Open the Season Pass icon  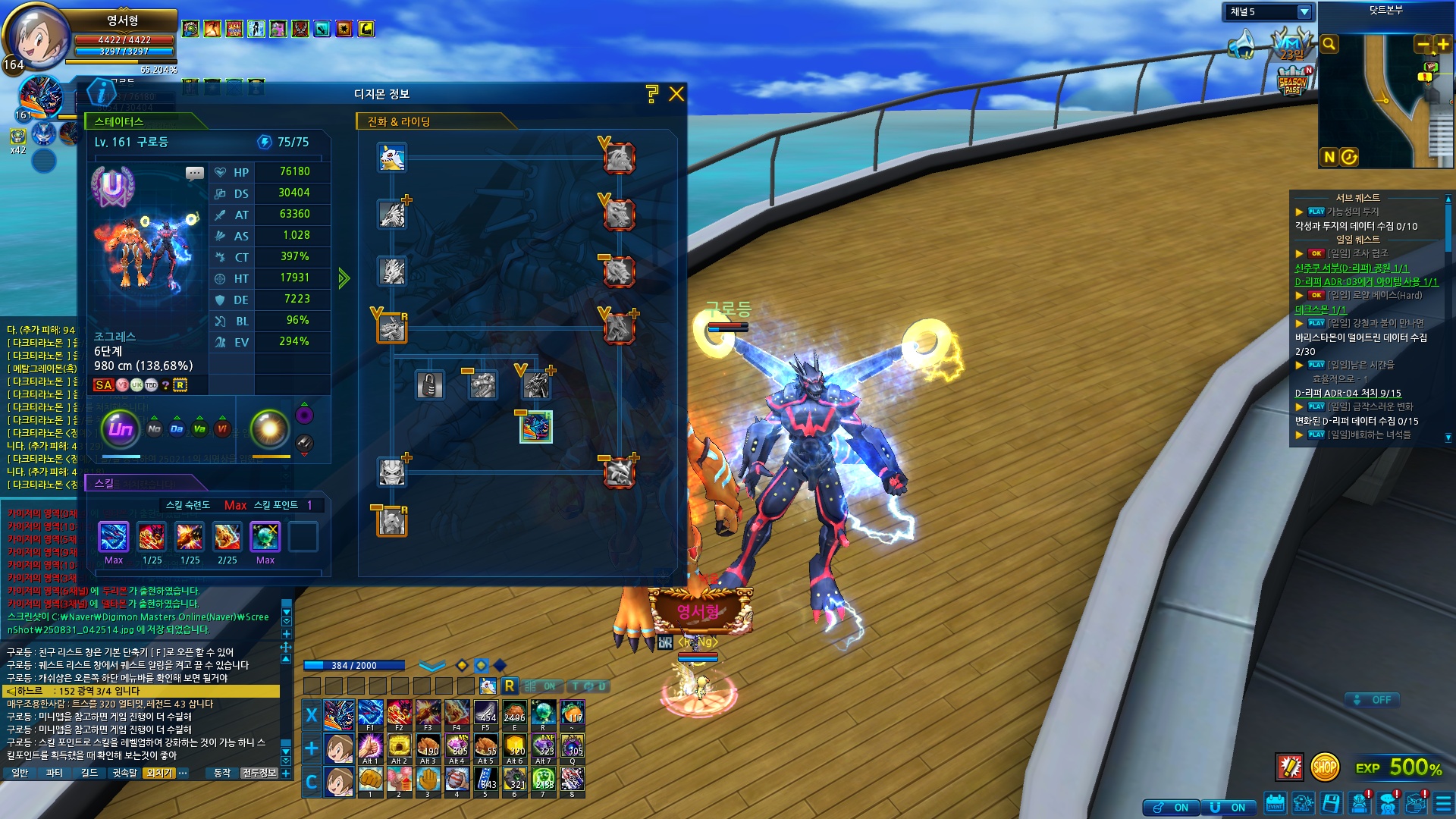[1293, 82]
